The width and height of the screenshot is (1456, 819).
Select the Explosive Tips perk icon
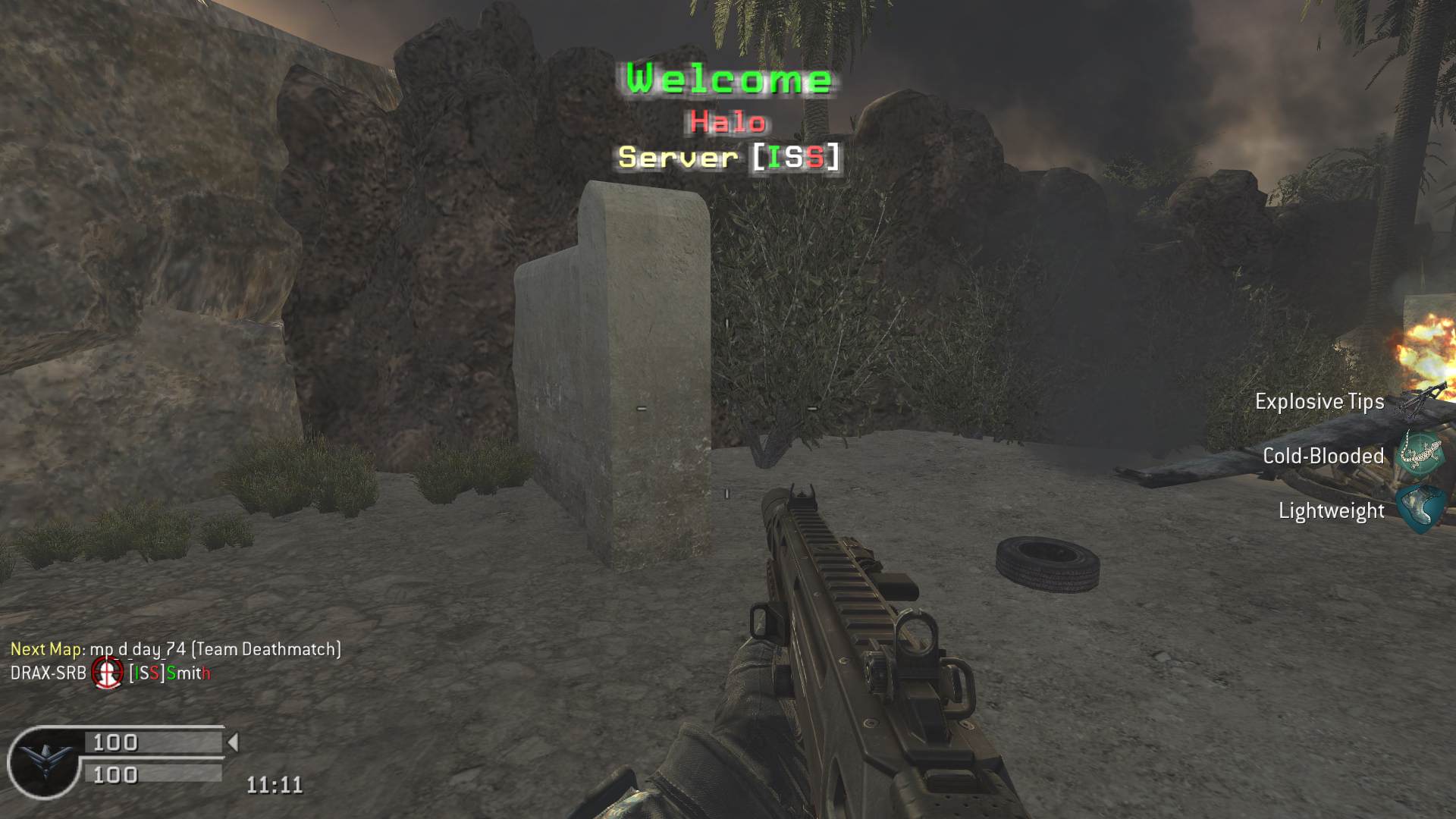point(1421,400)
